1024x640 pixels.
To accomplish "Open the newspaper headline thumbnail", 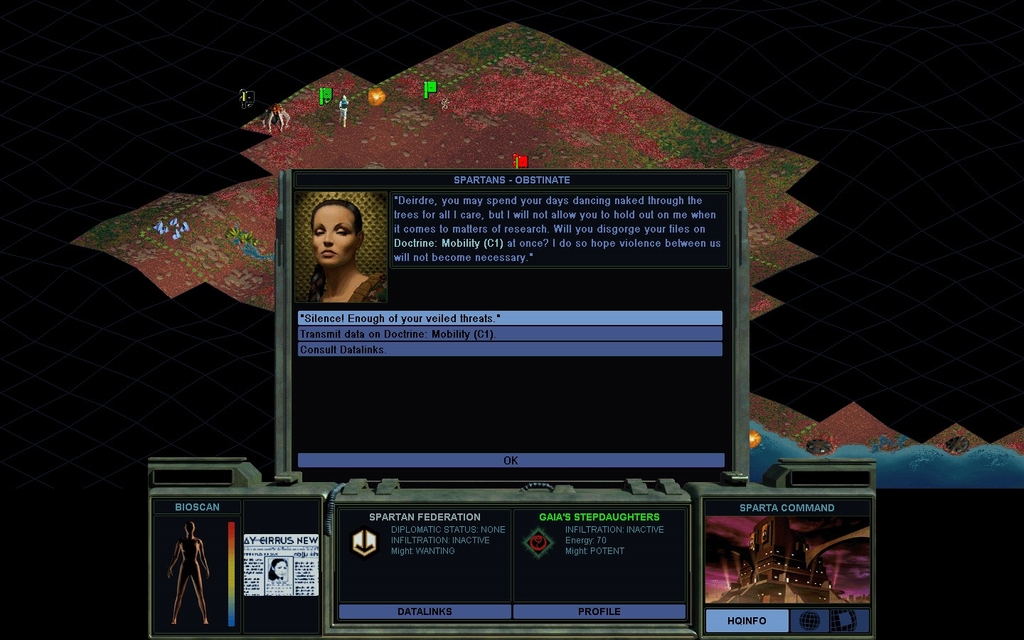I will (281, 564).
